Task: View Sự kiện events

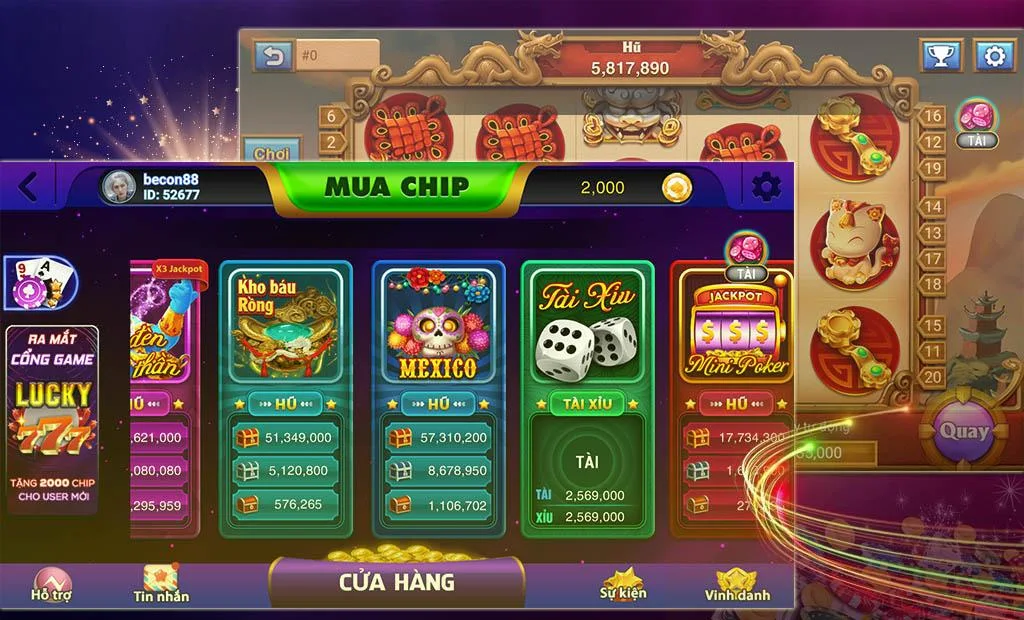Action: tap(622, 584)
